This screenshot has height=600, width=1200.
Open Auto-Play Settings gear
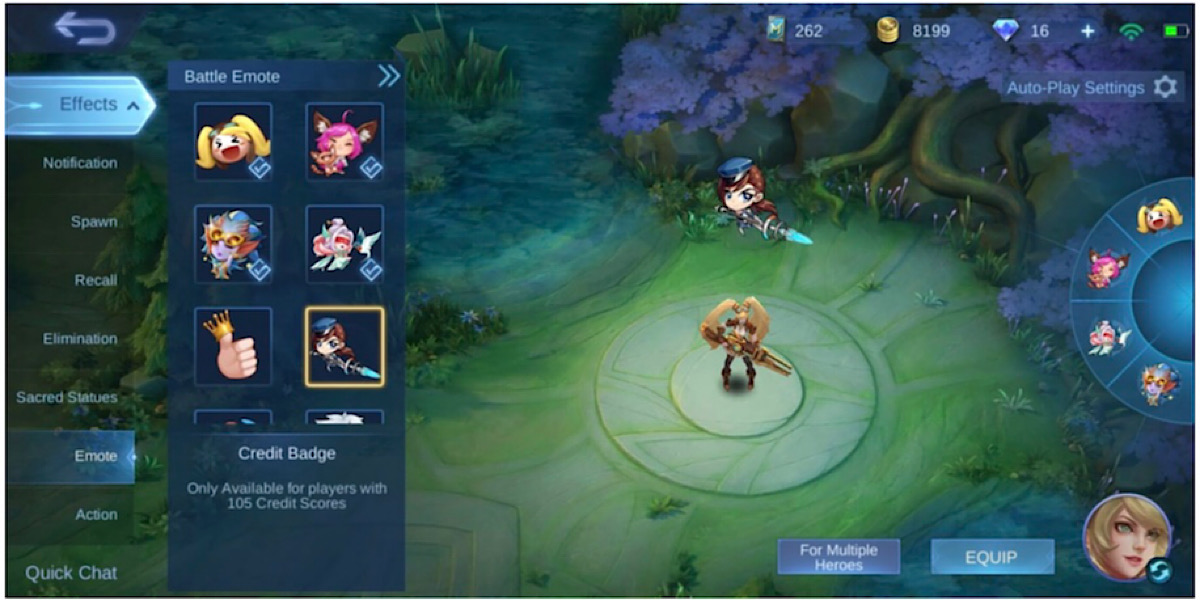(1165, 88)
